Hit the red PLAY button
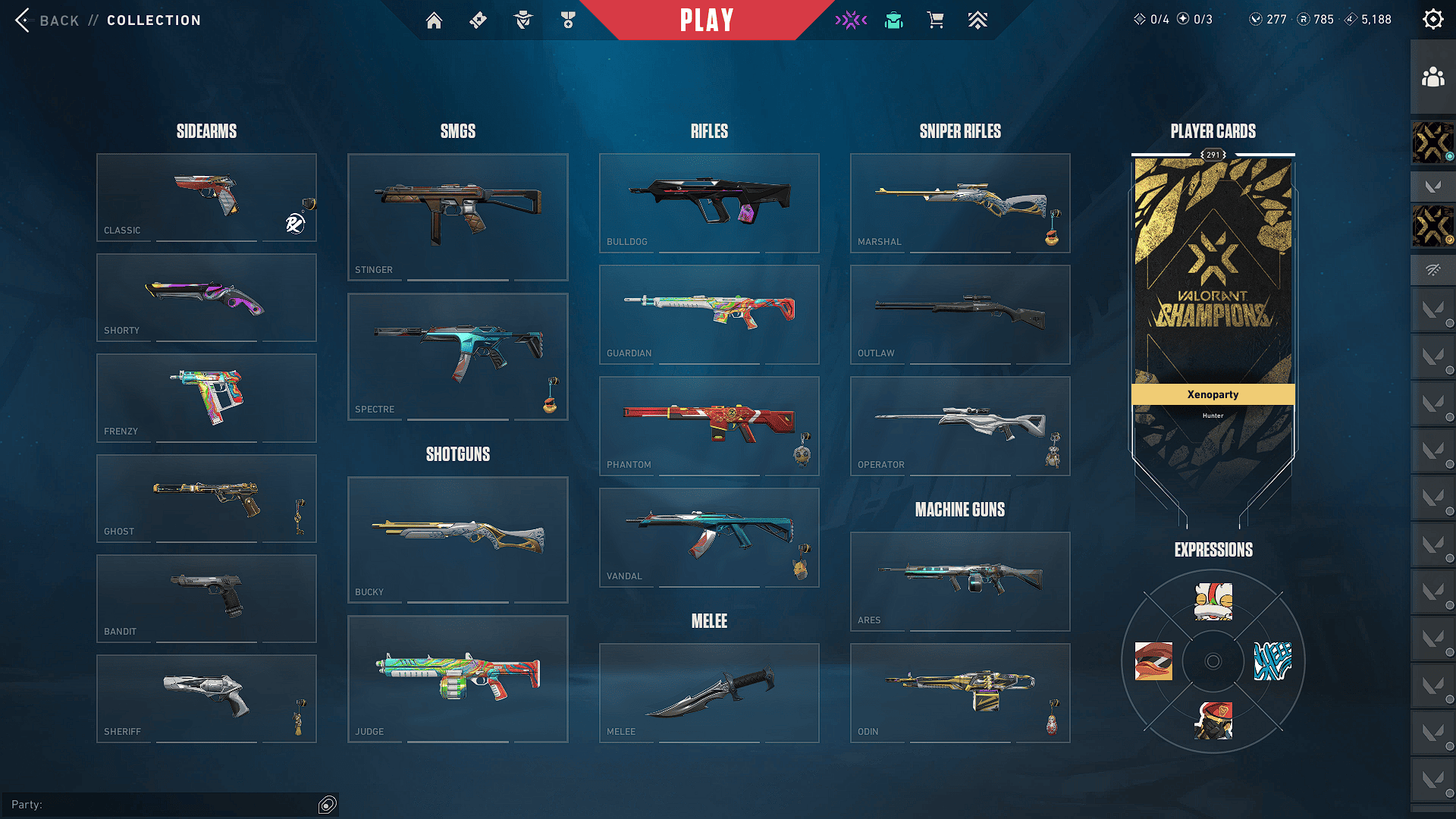Viewport: 1456px width, 819px height. (x=706, y=20)
